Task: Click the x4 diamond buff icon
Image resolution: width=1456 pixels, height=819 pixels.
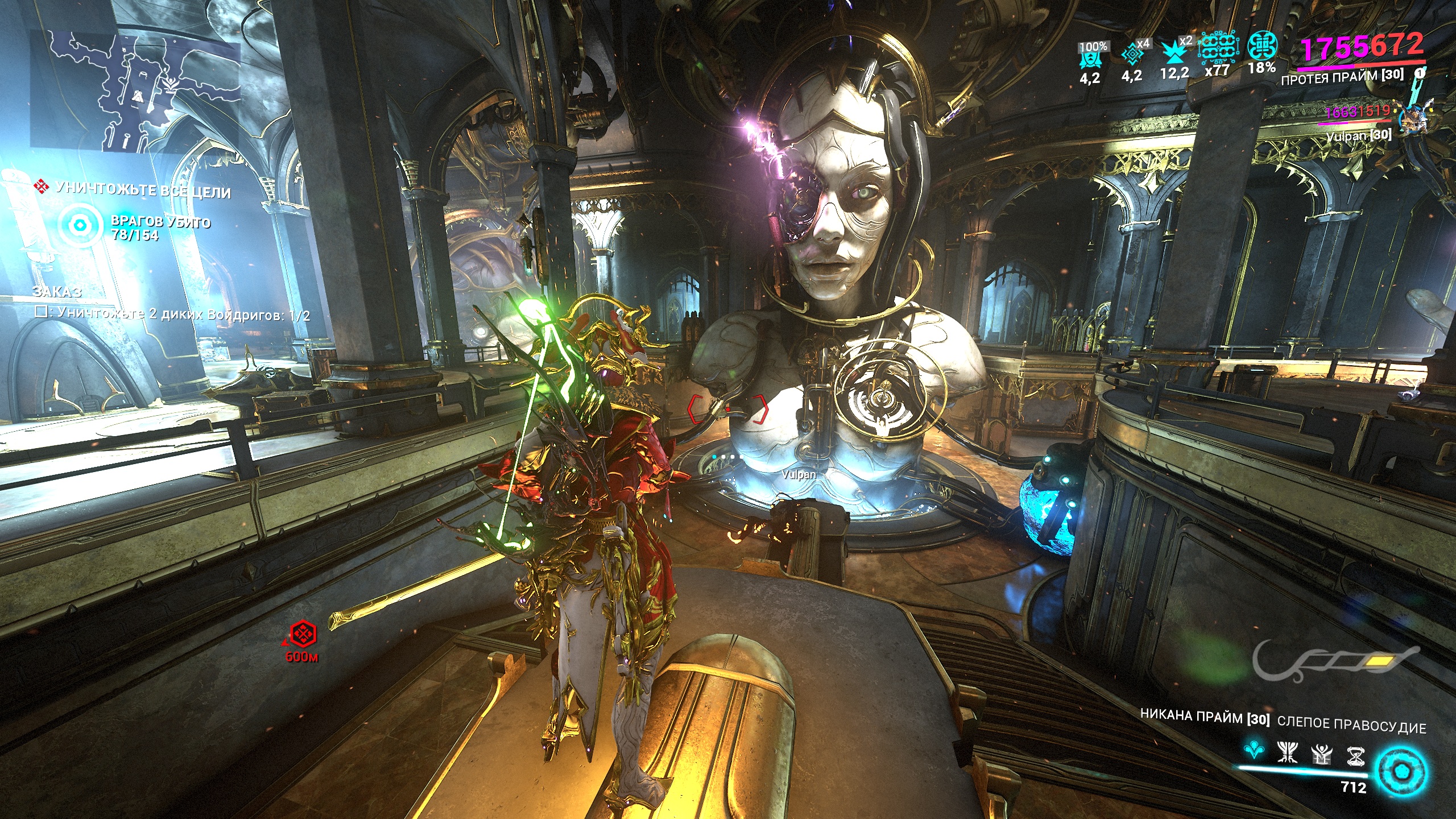Action: pyautogui.click(x=1132, y=54)
